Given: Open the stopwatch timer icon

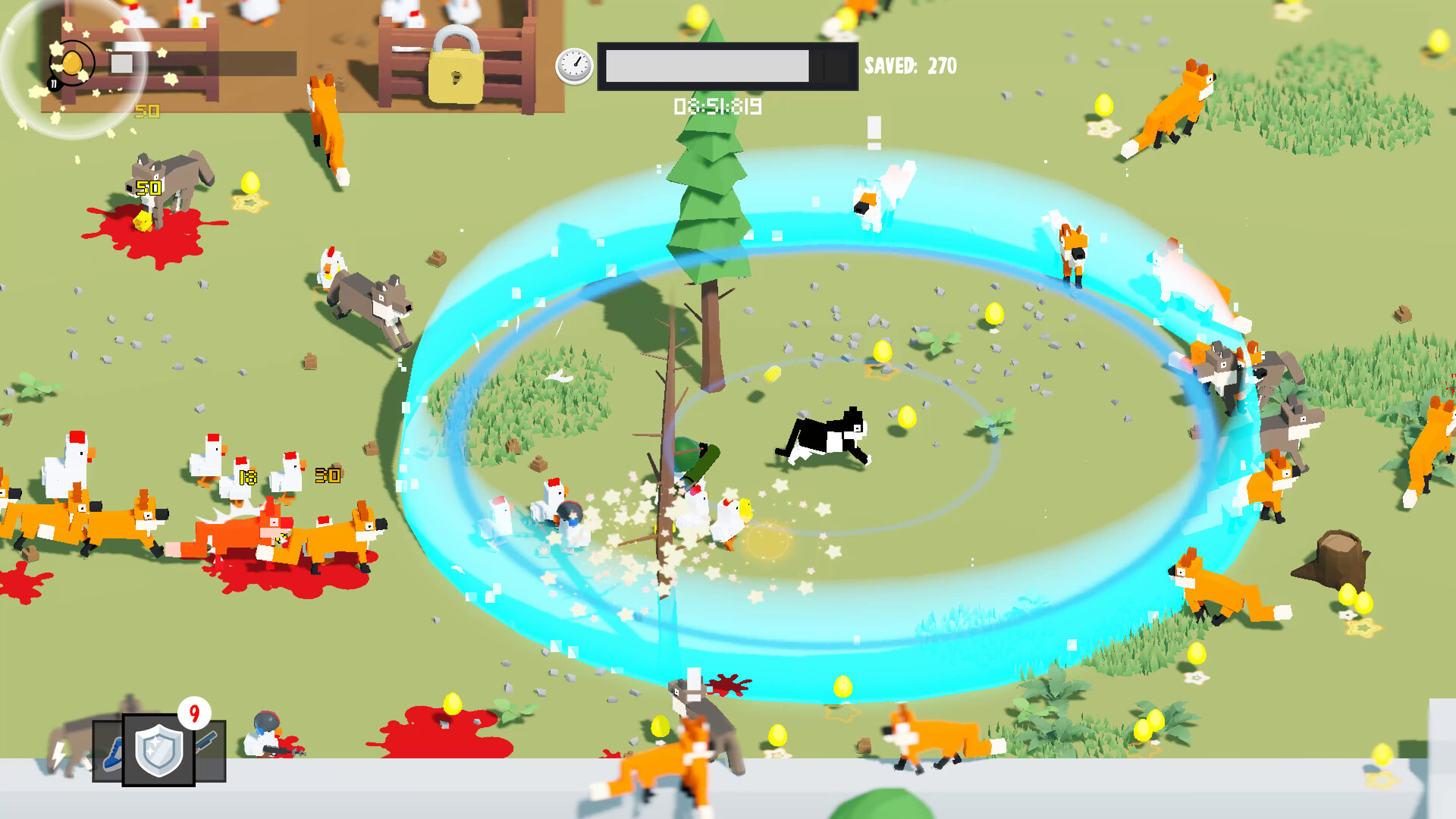Looking at the screenshot, I should [x=574, y=64].
